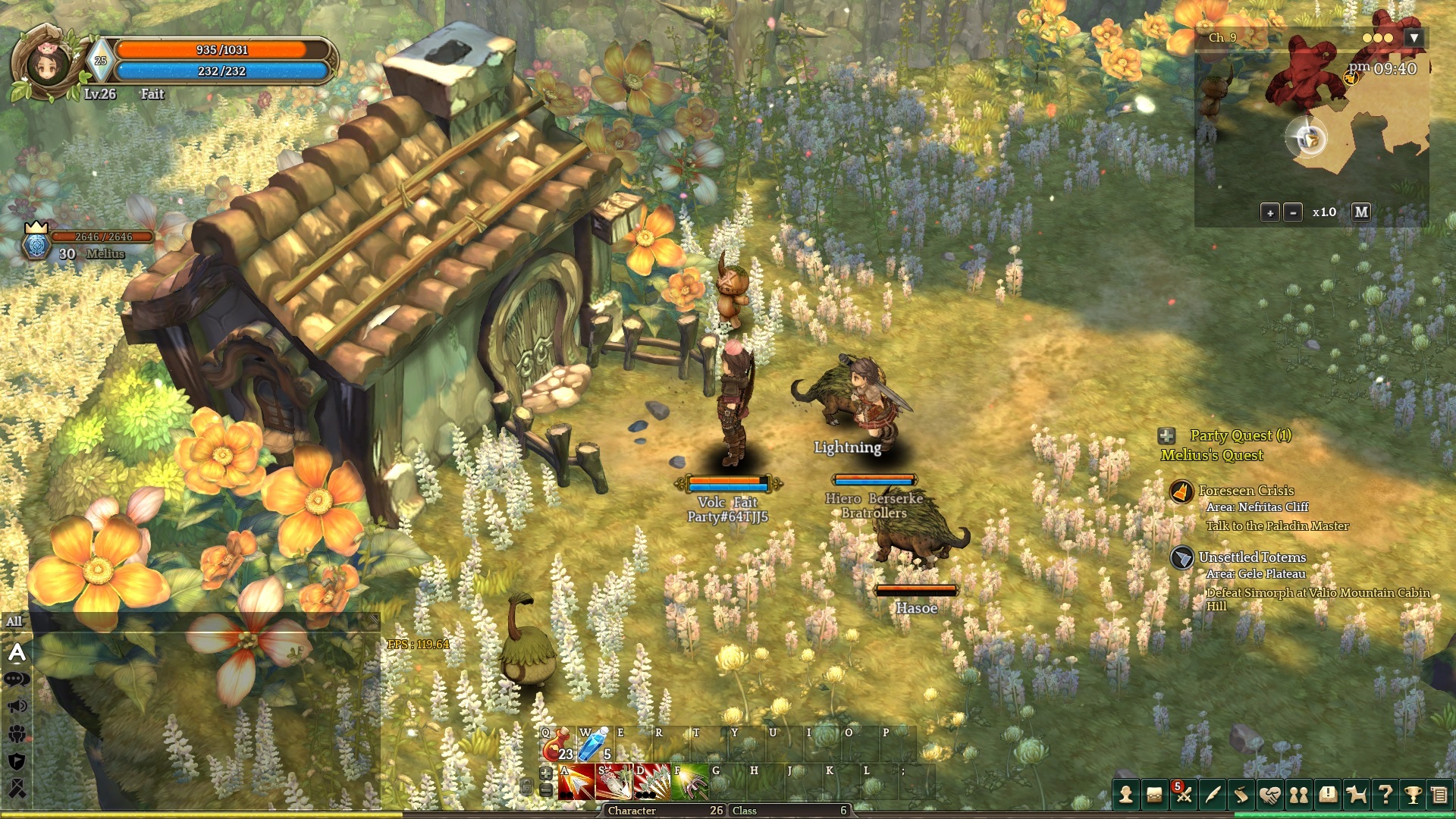Image resolution: width=1456 pixels, height=819 pixels.
Task: Expand the Party Quest tracker
Action: point(1166,435)
